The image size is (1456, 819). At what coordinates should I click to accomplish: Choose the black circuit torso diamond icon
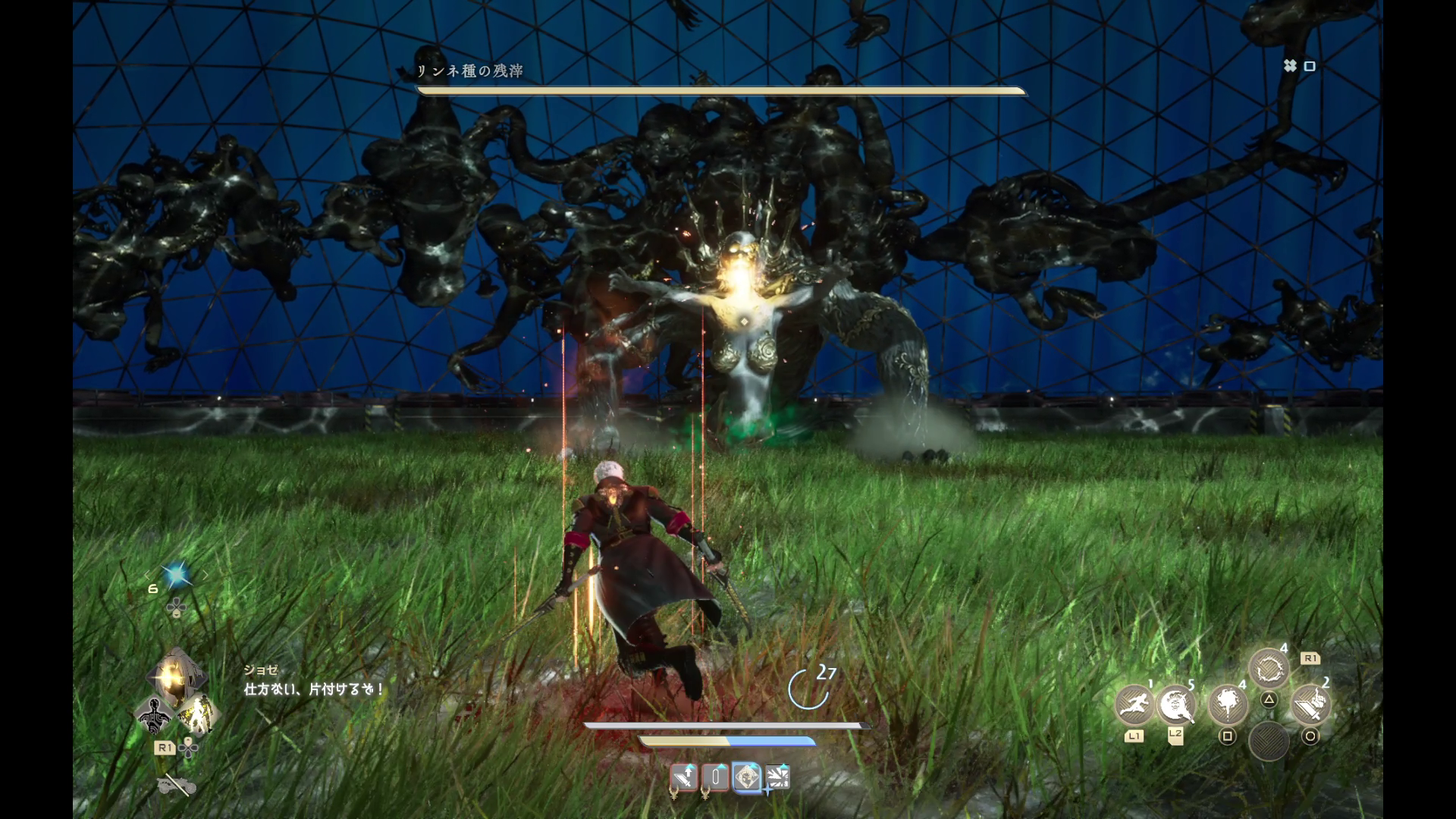click(155, 715)
